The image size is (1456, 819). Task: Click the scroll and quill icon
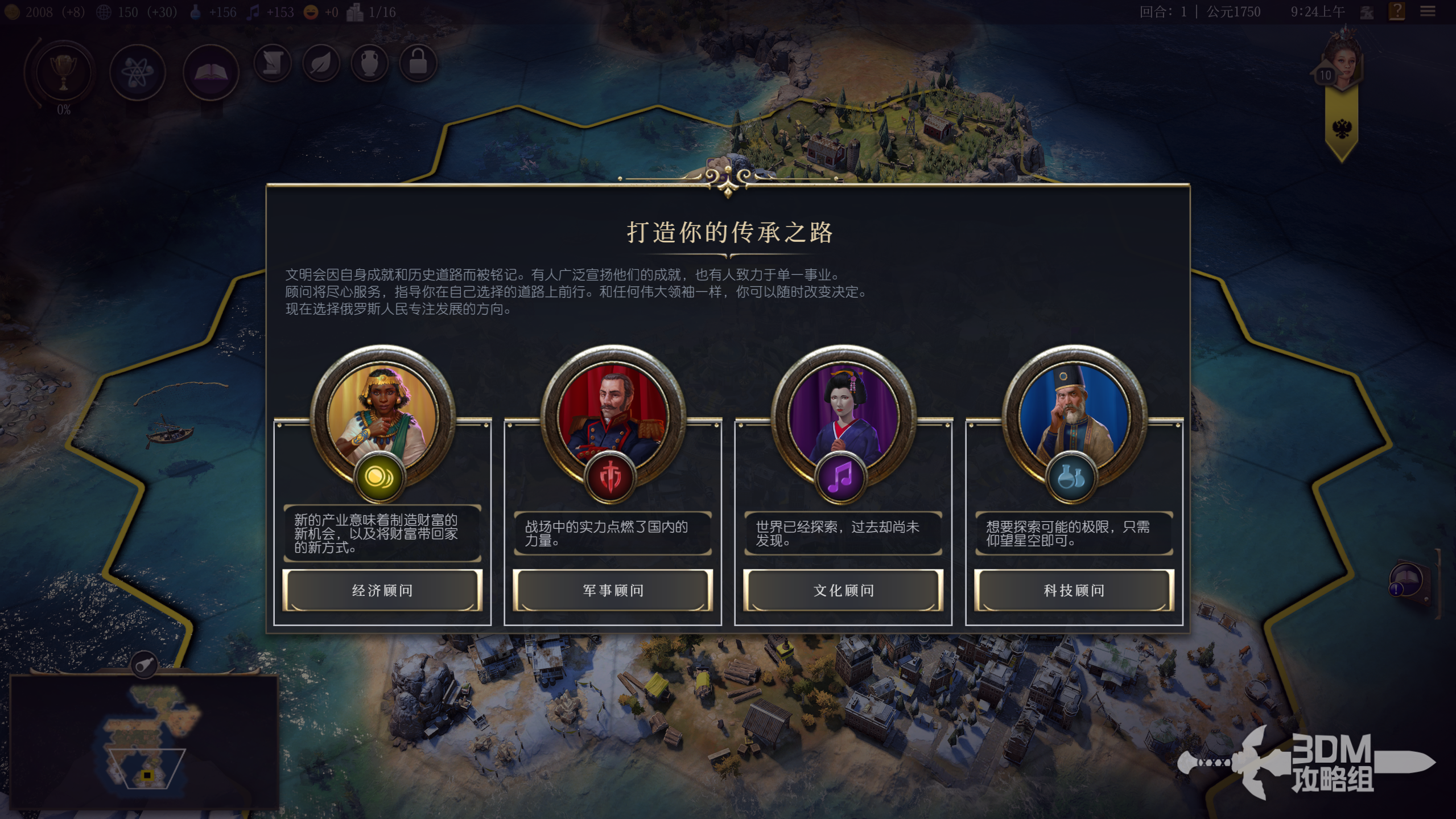pyautogui.click(x=273, y=63)
